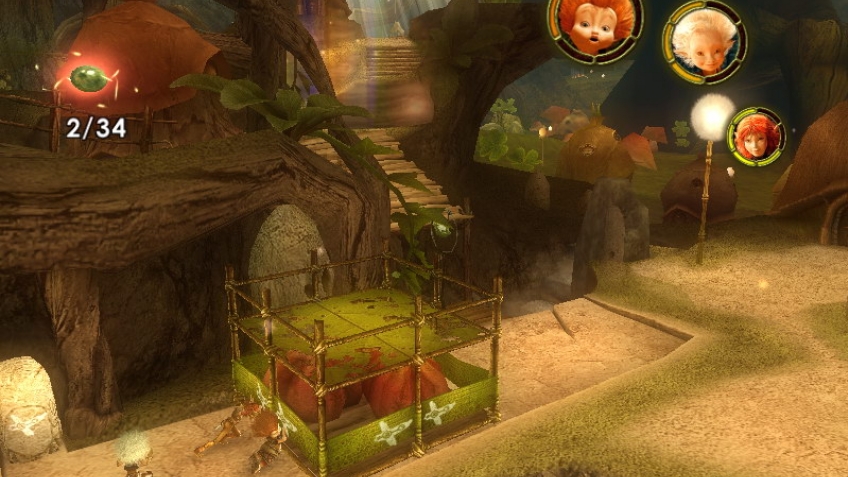This screenshot has width=848, height=477.
Task: Switch to white-haired Arthur portrait
Action: click(x=704, y=40)
